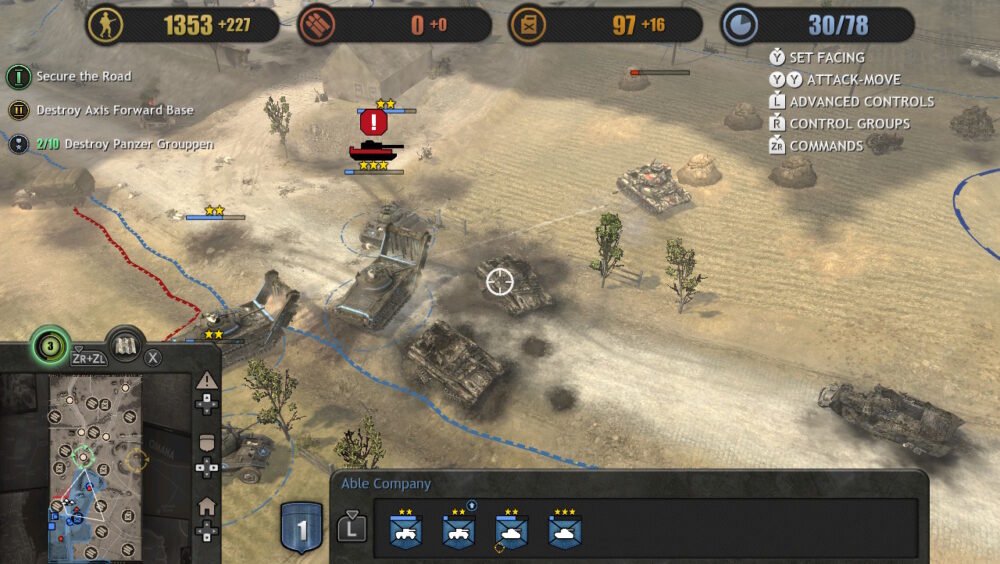Go to the home base icon
This screenshot has width=1000, height=564.
click(207, 506)
